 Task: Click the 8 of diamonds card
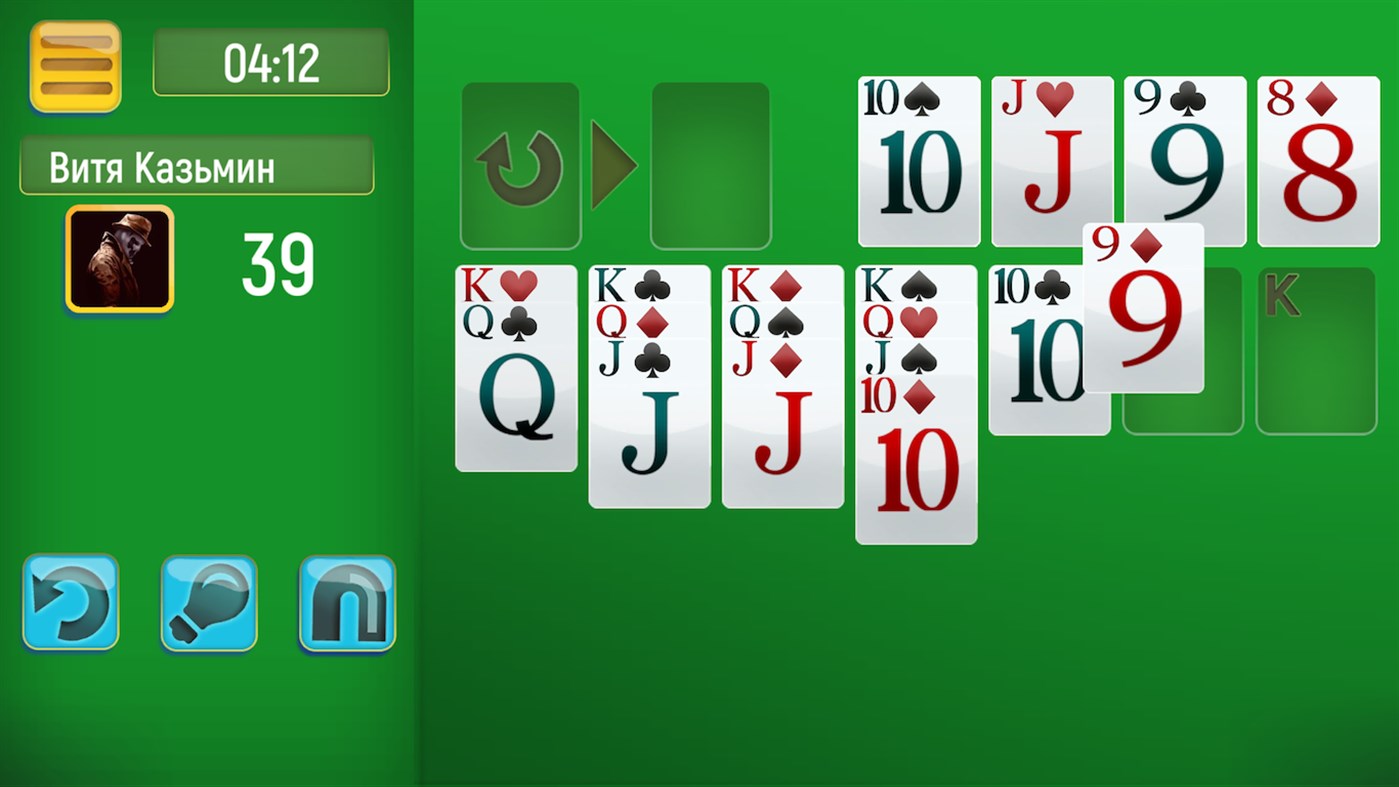pyautogui.click(x=1317, y=160)
